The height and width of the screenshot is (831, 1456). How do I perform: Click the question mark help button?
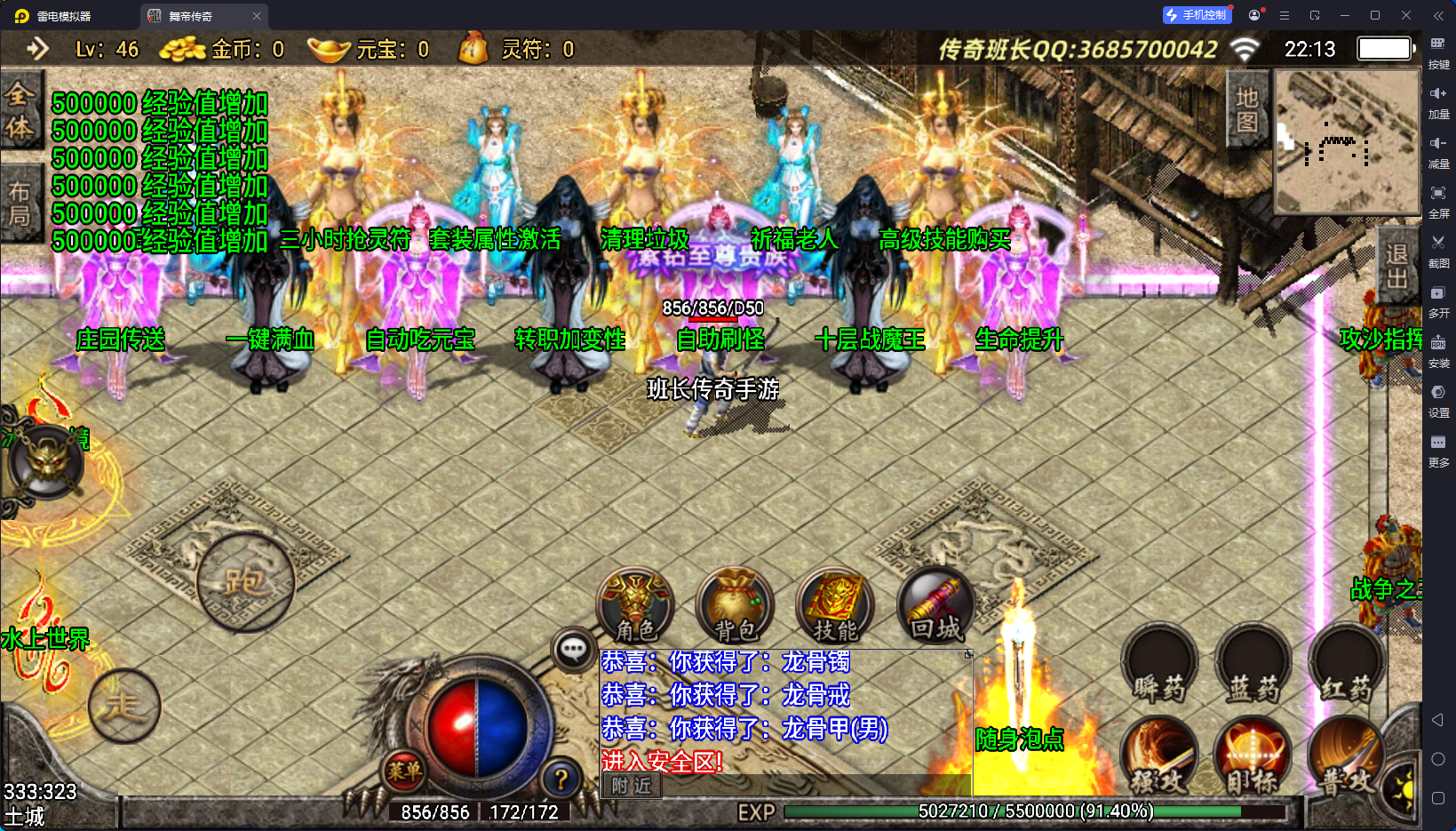click(561, 779)
